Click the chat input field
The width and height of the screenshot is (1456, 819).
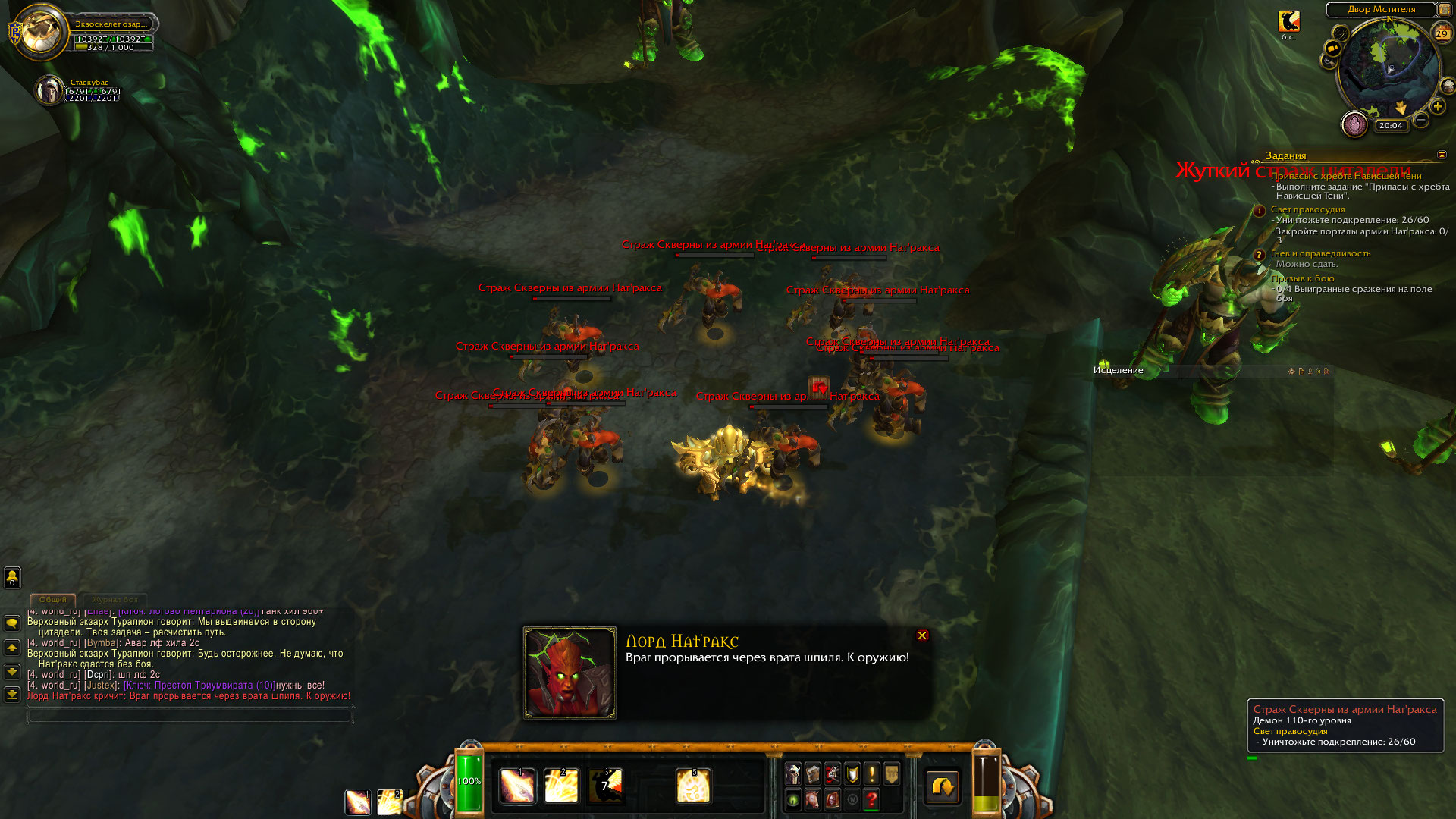tap(190, 714)
